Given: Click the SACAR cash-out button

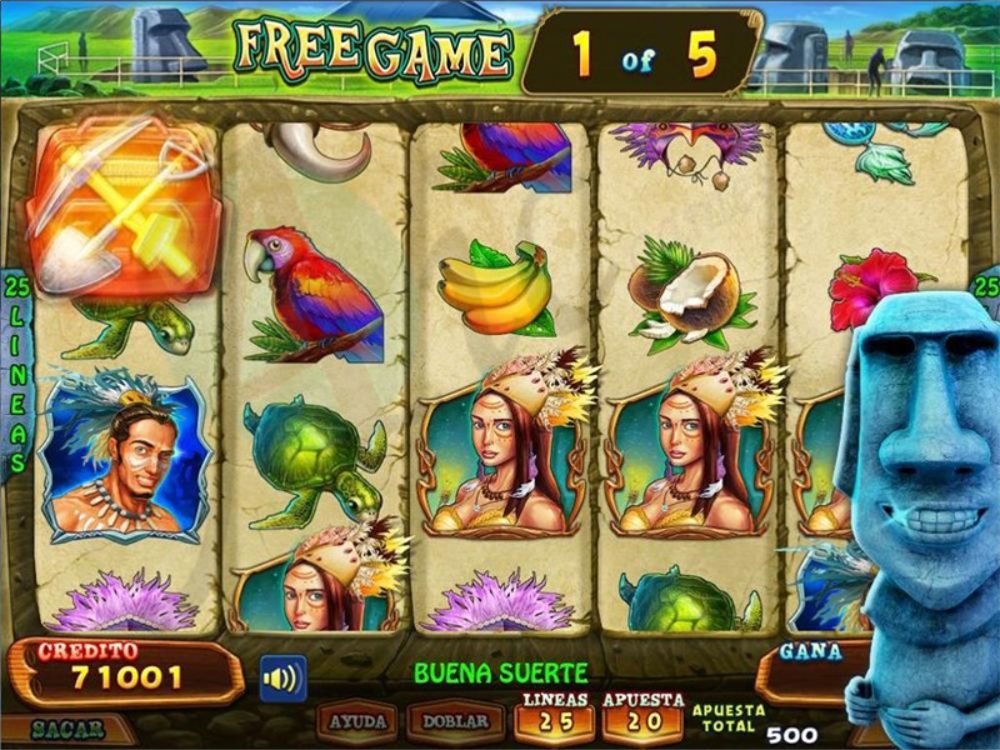Looking at the screenshot, I should click(x=68, y=729).
